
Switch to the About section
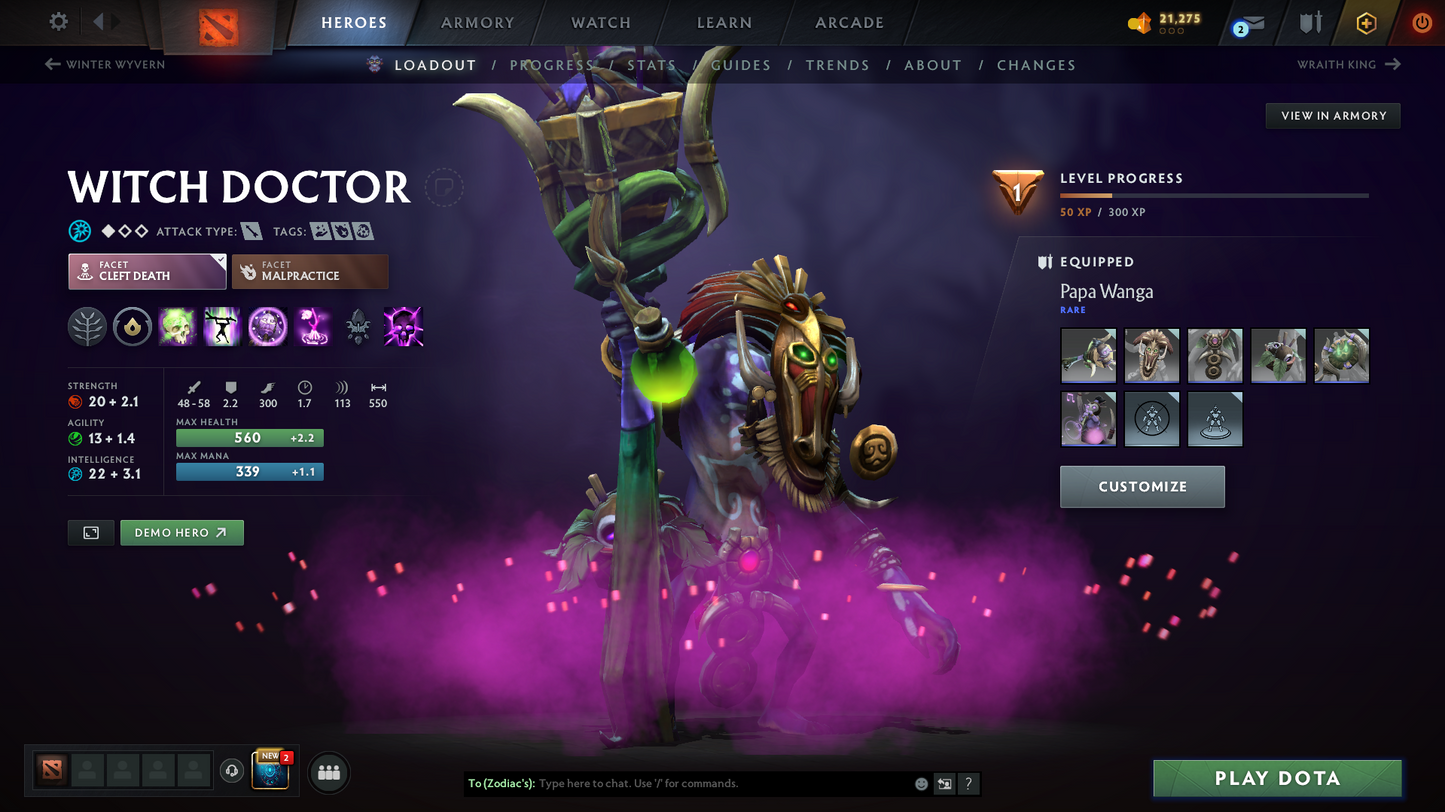tap(932, 65)
